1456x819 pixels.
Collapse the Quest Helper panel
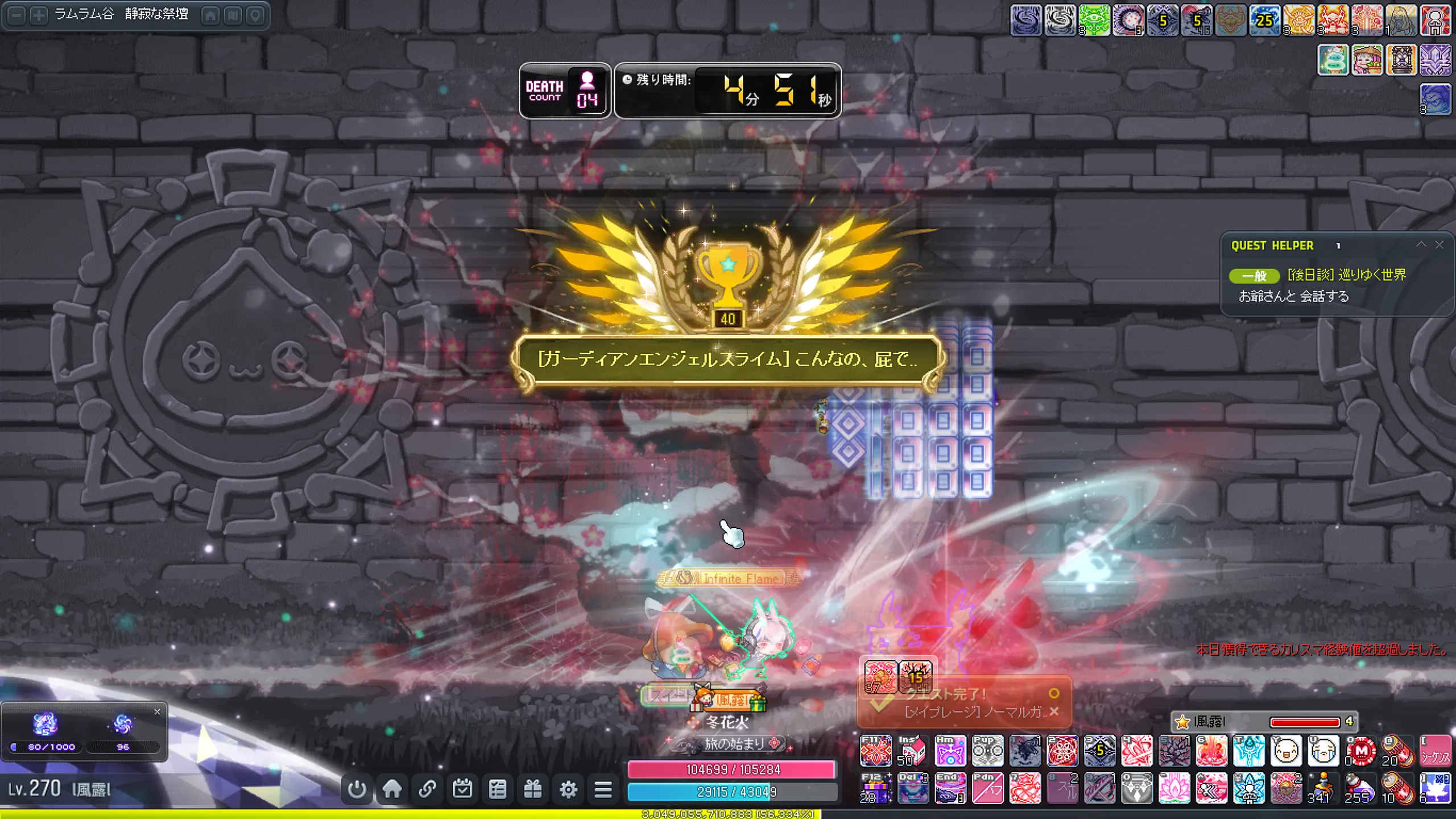pos(1421,245)
